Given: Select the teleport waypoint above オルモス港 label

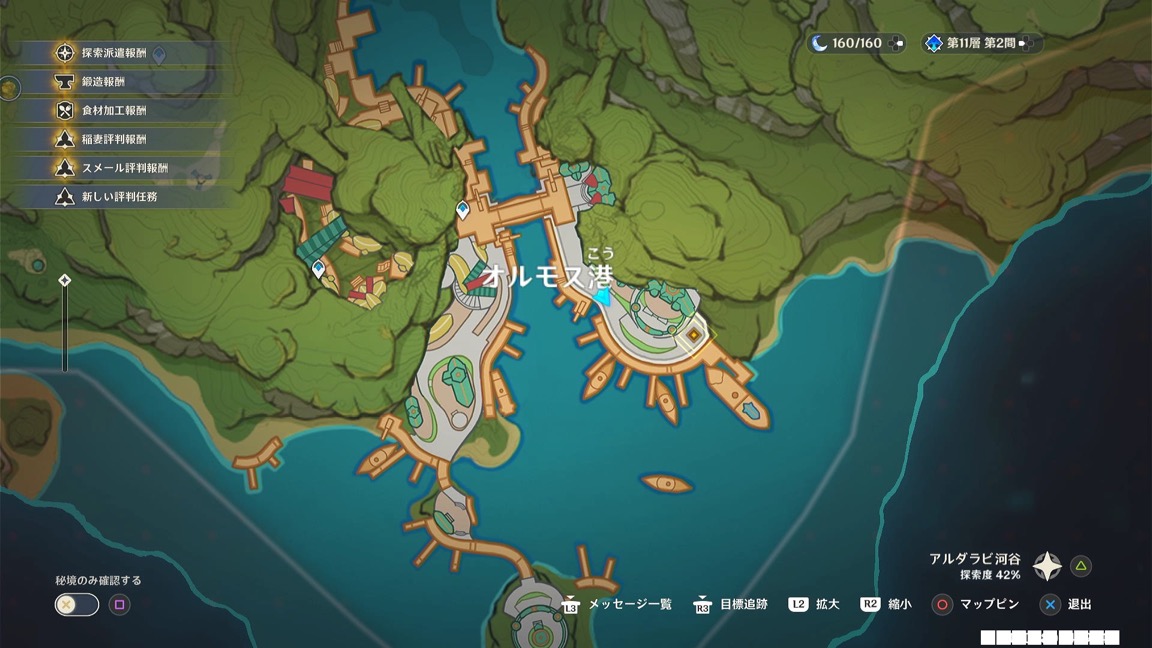Looking at the screenshot, I should point(463,210).
